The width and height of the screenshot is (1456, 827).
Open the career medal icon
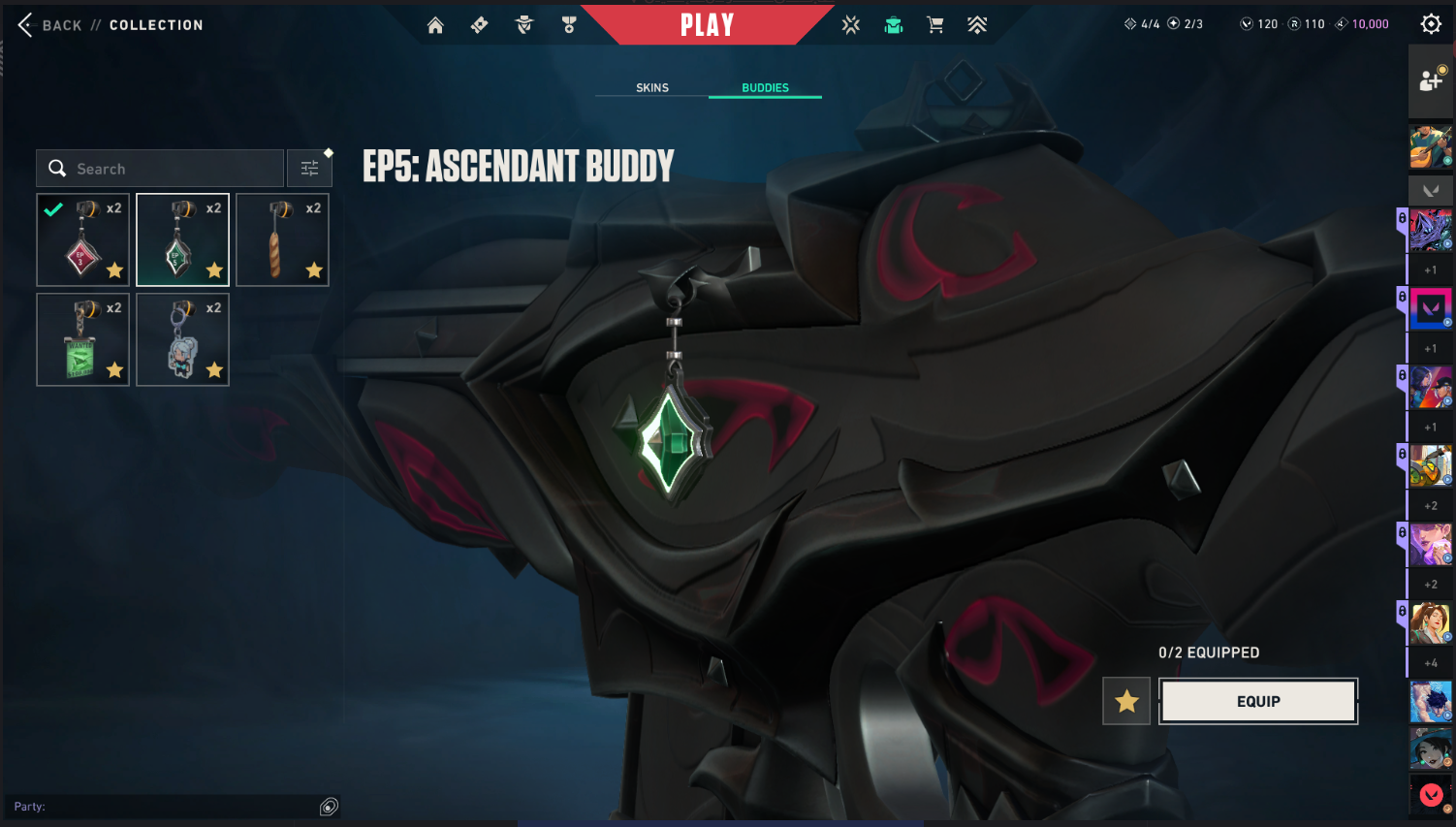pos(569,25)
